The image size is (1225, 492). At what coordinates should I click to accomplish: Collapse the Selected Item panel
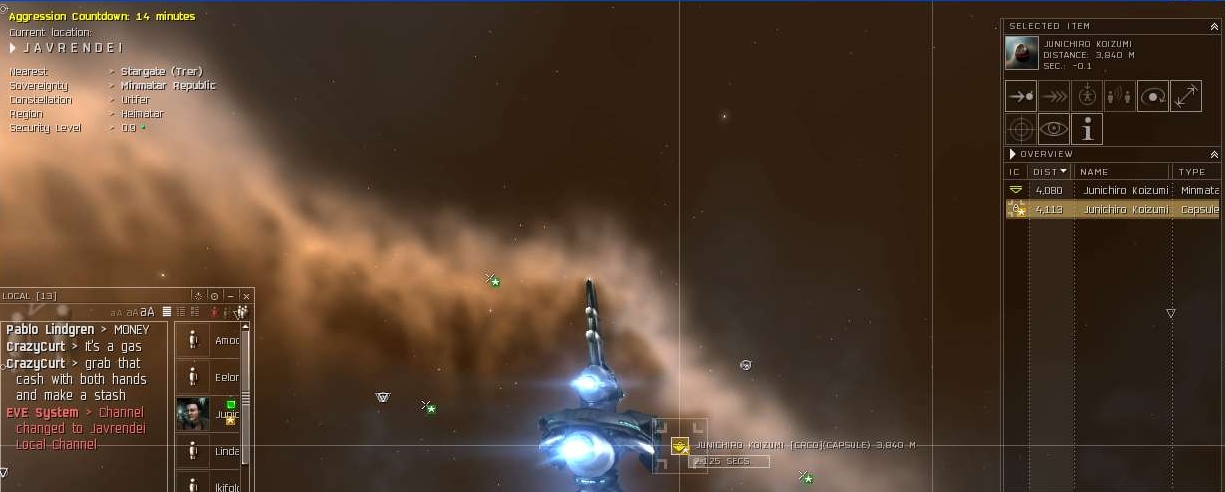(x=1214, y=27)
